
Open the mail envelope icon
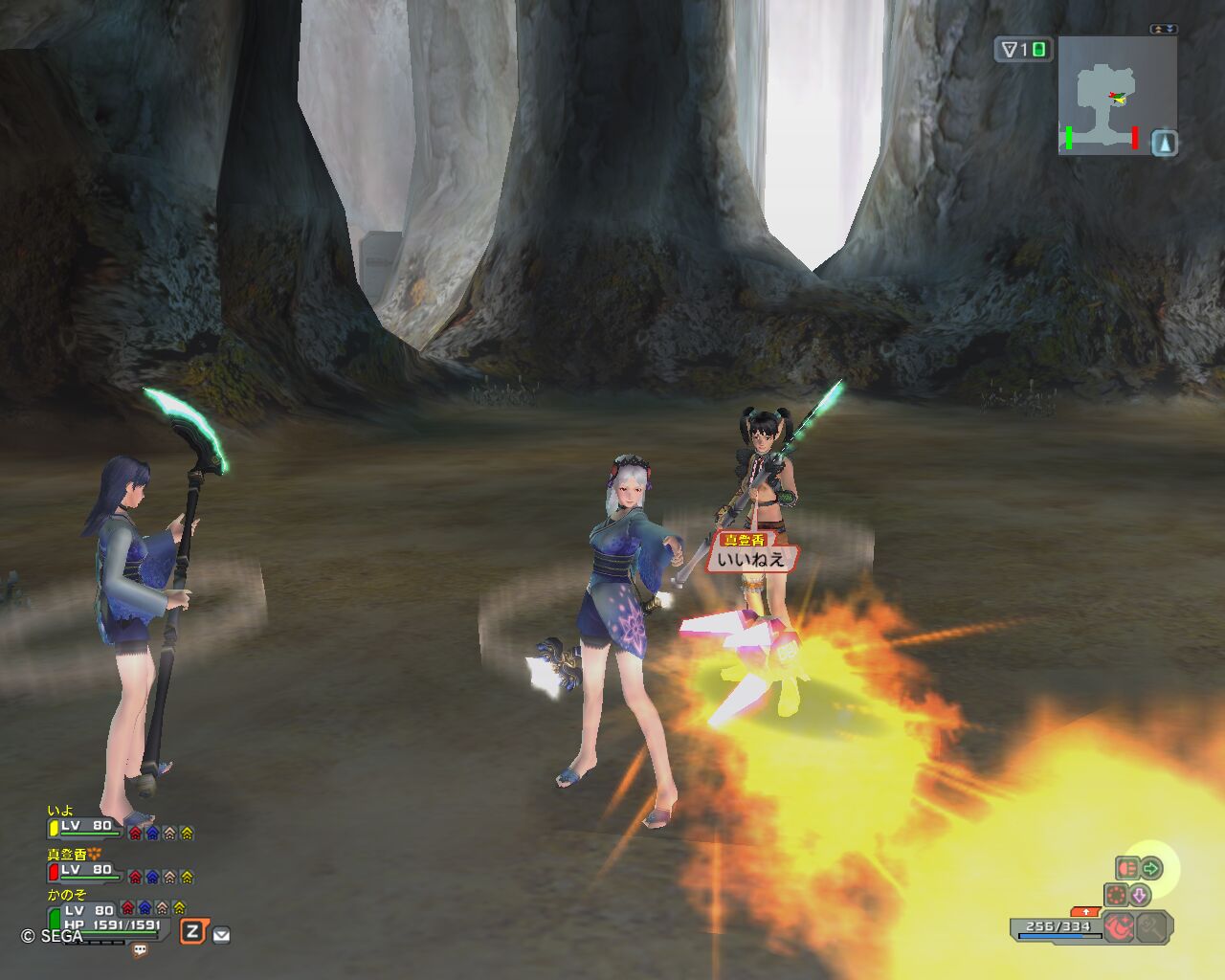(x=221, y=935)
